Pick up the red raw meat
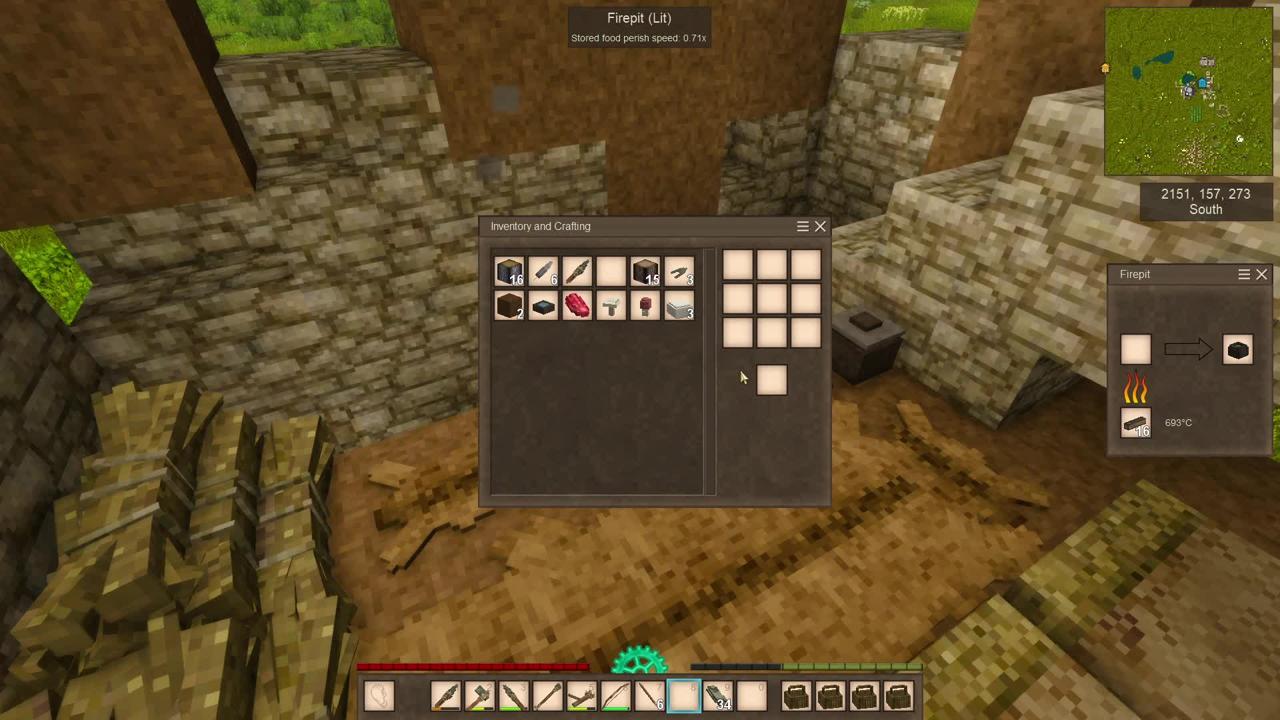 coord(577,306)
